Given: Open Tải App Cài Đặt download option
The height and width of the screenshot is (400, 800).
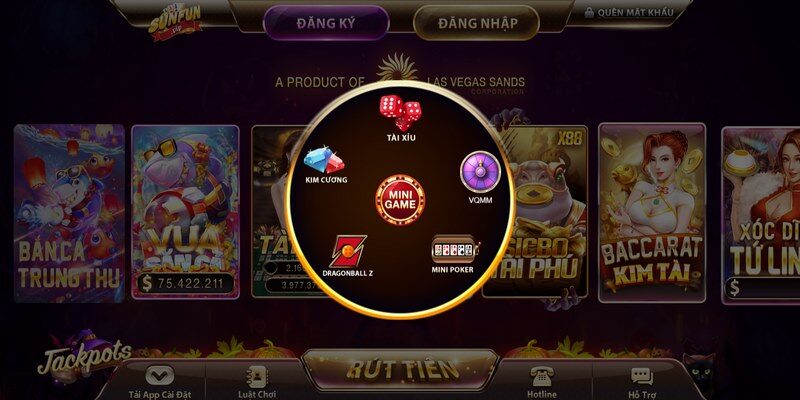Looking at the screenshot, I should point(156,381).
